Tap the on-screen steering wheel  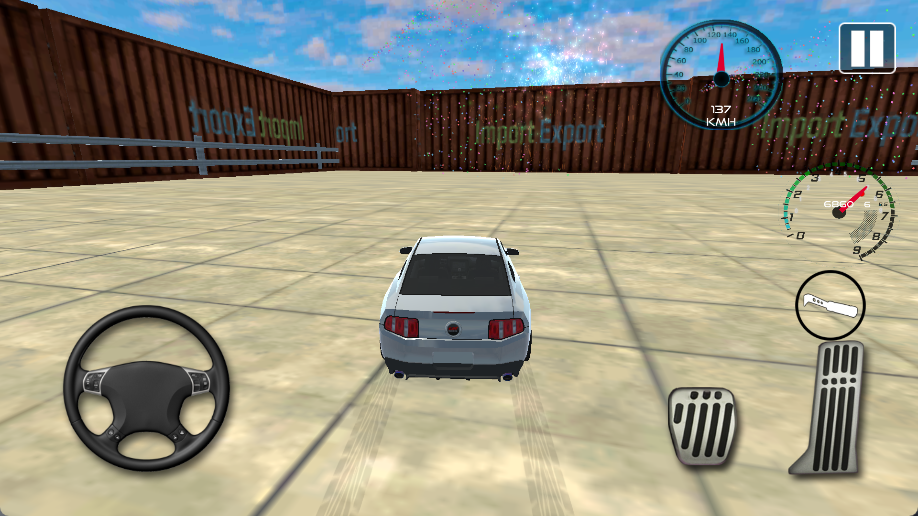[x=146, y=389]
